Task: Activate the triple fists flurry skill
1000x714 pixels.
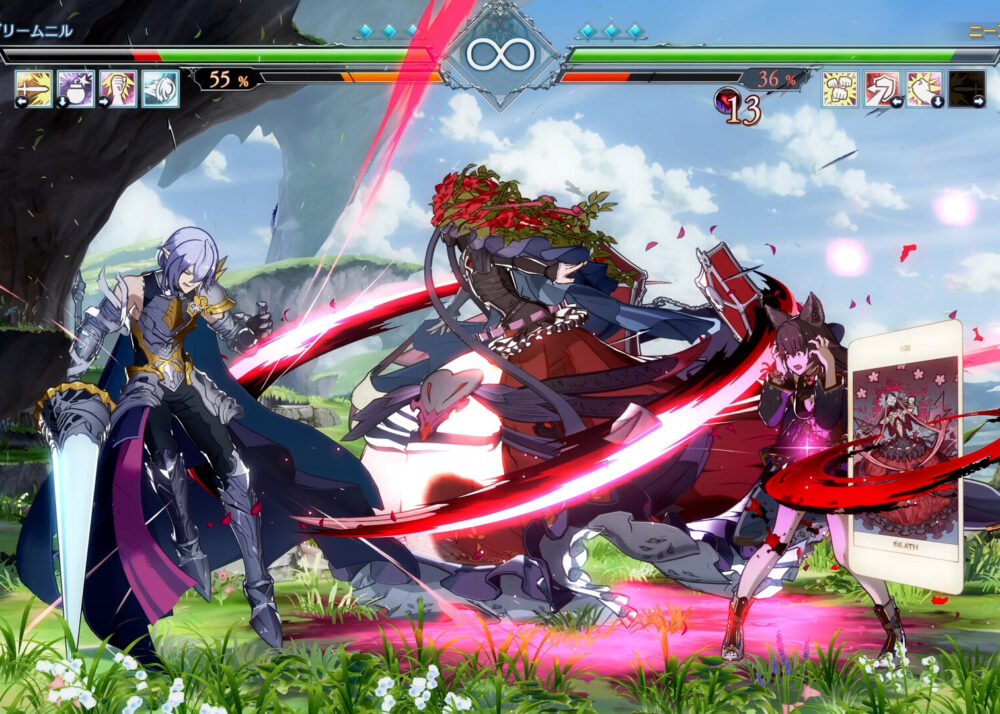Action: [840, 88]
